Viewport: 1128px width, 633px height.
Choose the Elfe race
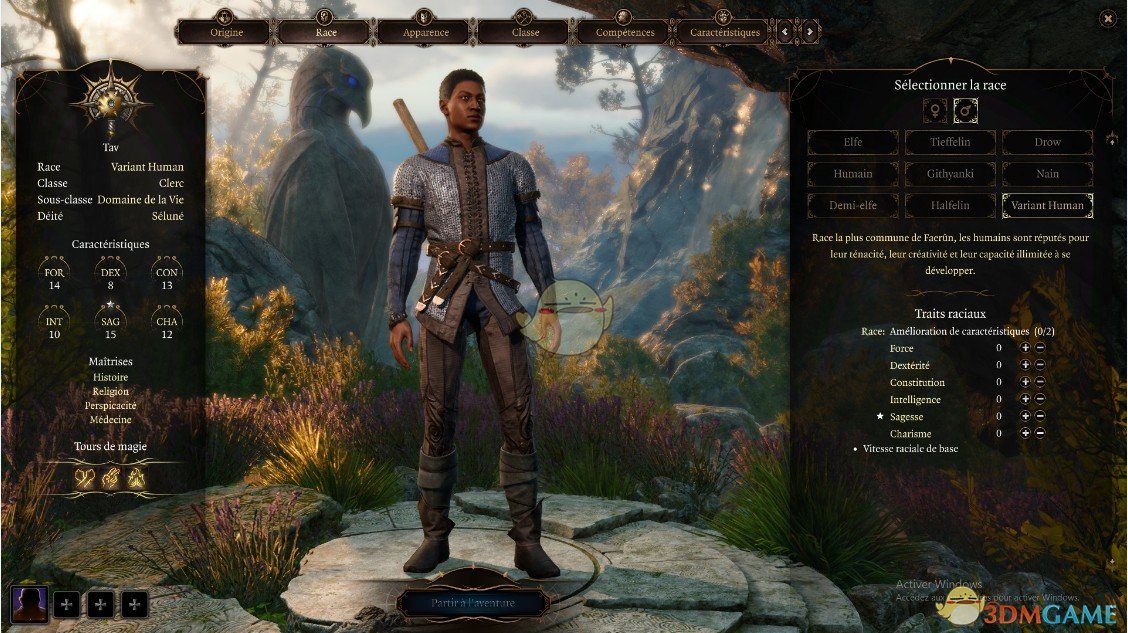coord(852,142)
